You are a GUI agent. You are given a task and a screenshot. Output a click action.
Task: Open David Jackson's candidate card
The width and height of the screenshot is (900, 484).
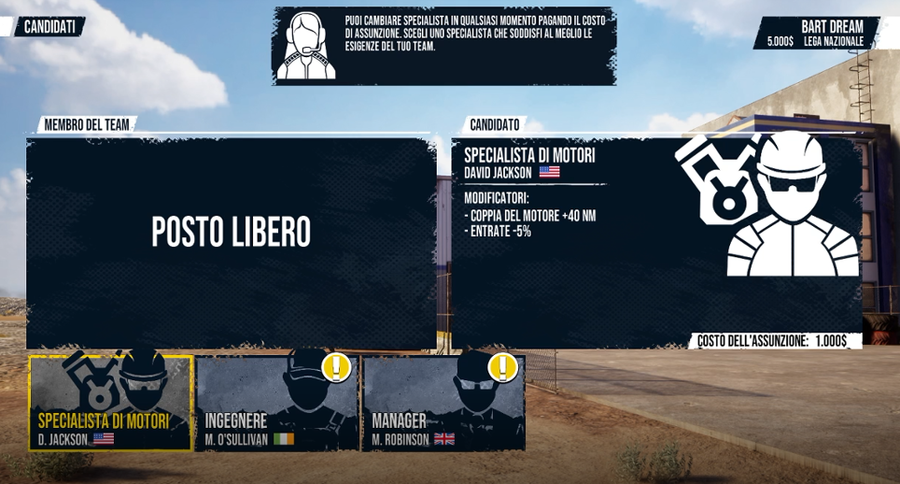point(656,242)
